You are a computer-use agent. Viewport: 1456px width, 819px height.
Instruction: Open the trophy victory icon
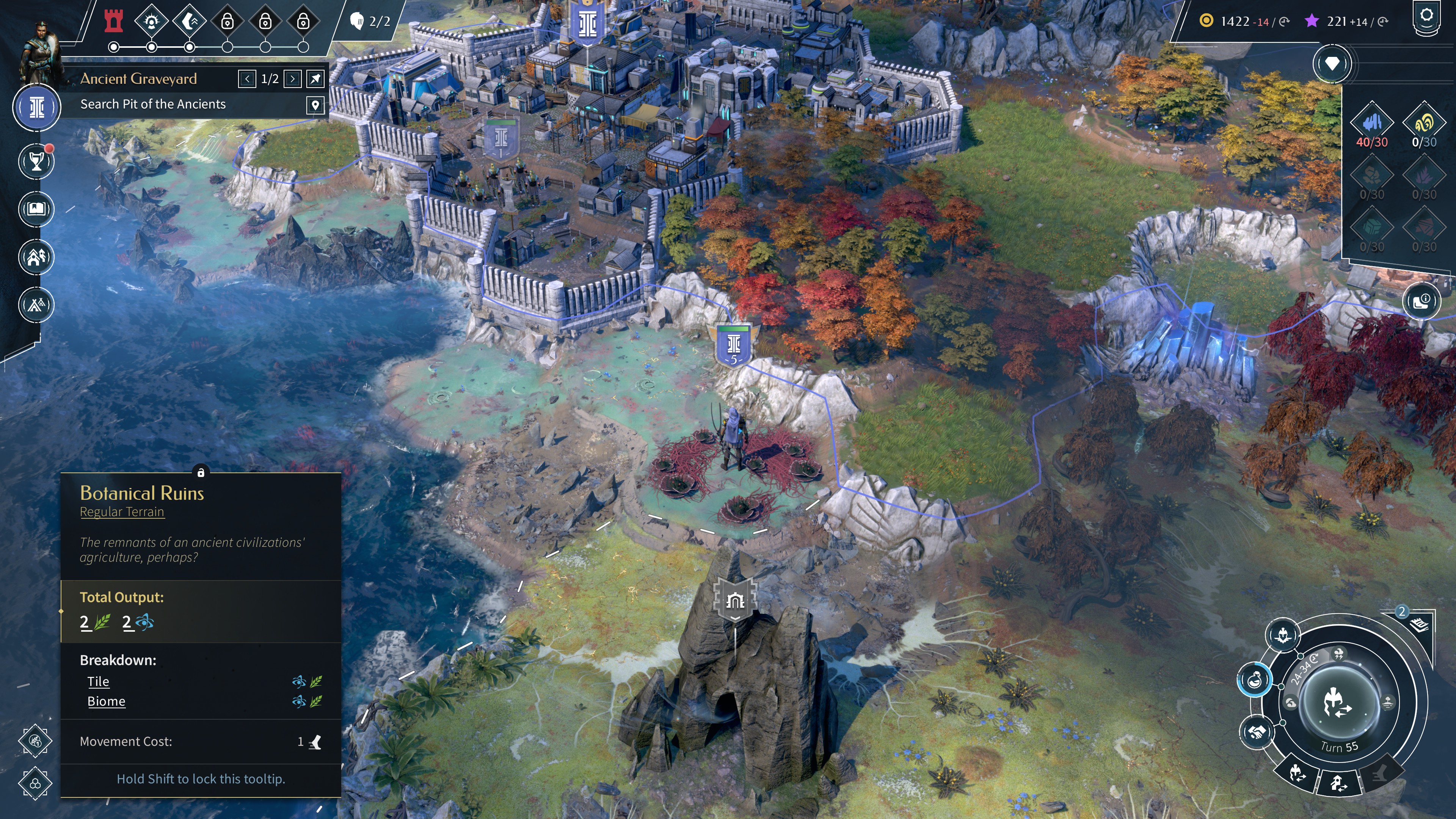coord(36,162)
